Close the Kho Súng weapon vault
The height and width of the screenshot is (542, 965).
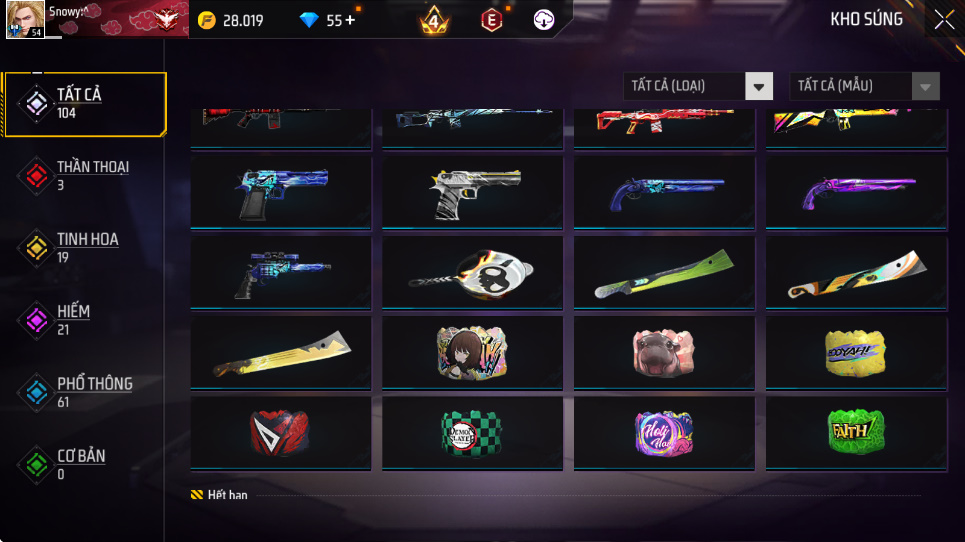943,20
